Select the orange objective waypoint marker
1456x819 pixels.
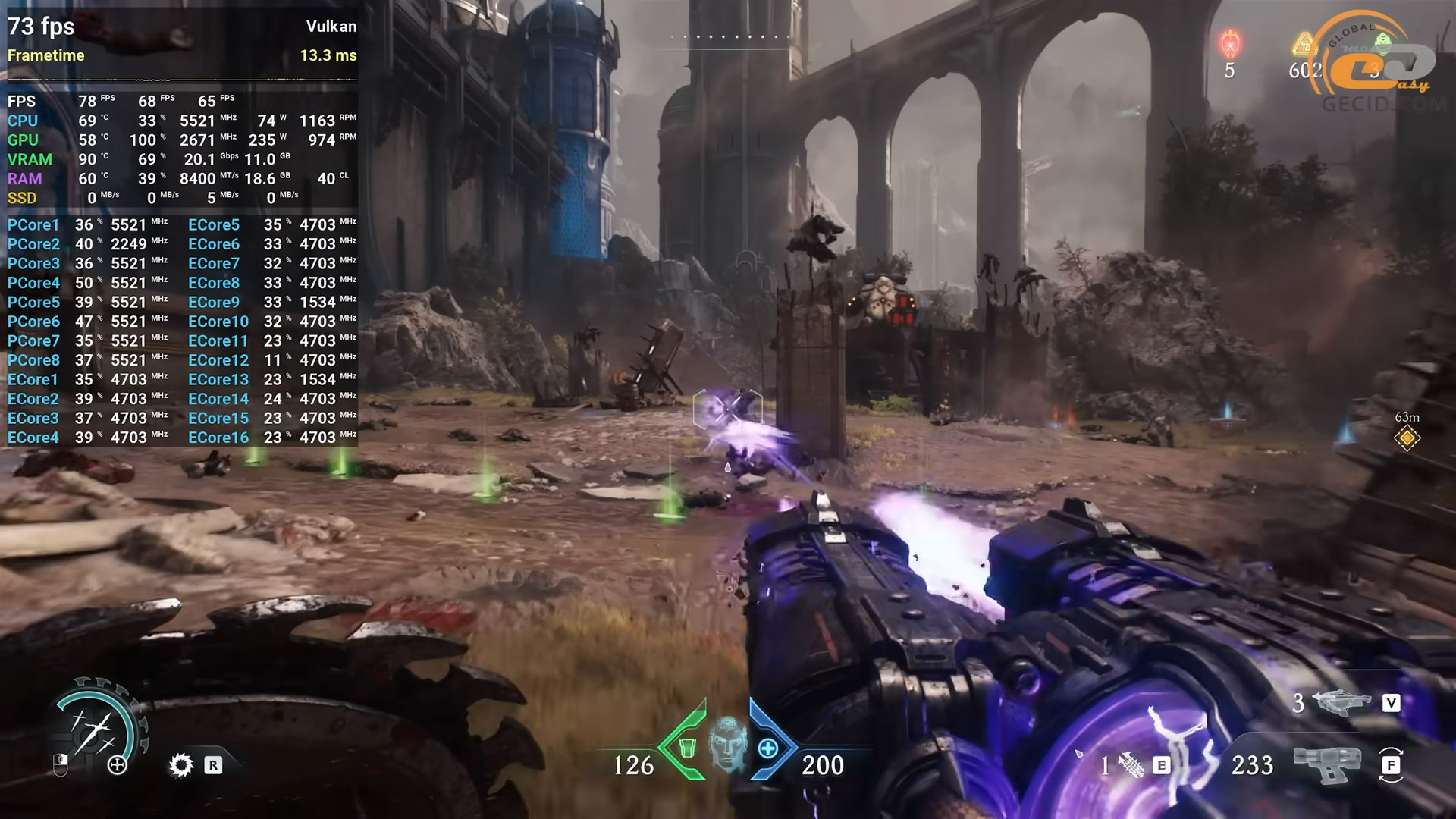(1407, 438)
